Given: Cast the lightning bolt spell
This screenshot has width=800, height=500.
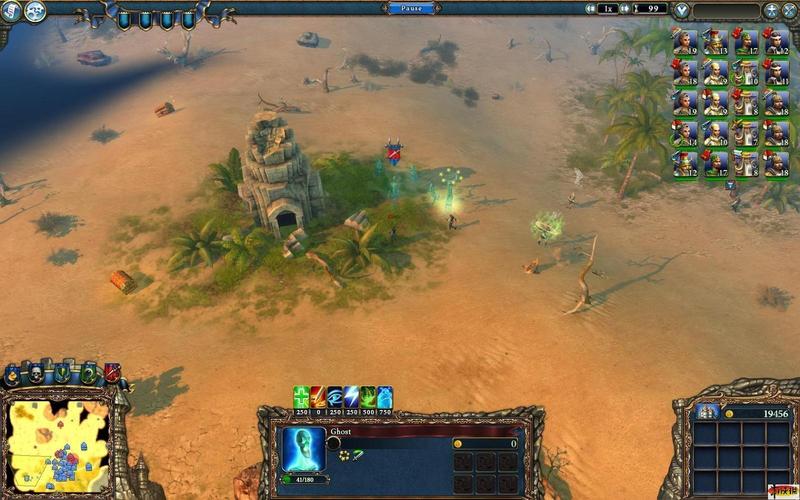Looking at the screenshot, I should click(x=351, y=397).
